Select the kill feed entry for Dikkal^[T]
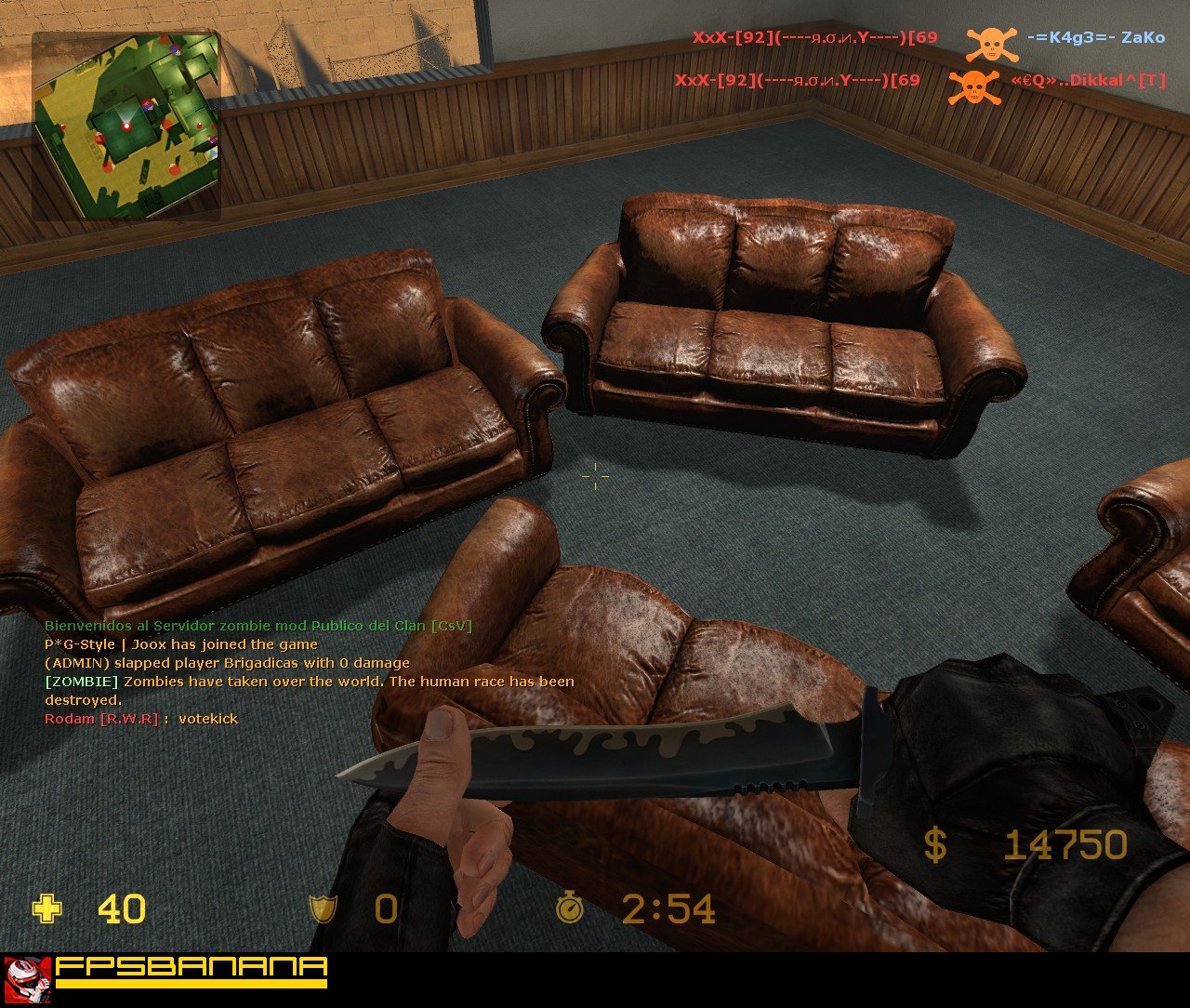 919,82
